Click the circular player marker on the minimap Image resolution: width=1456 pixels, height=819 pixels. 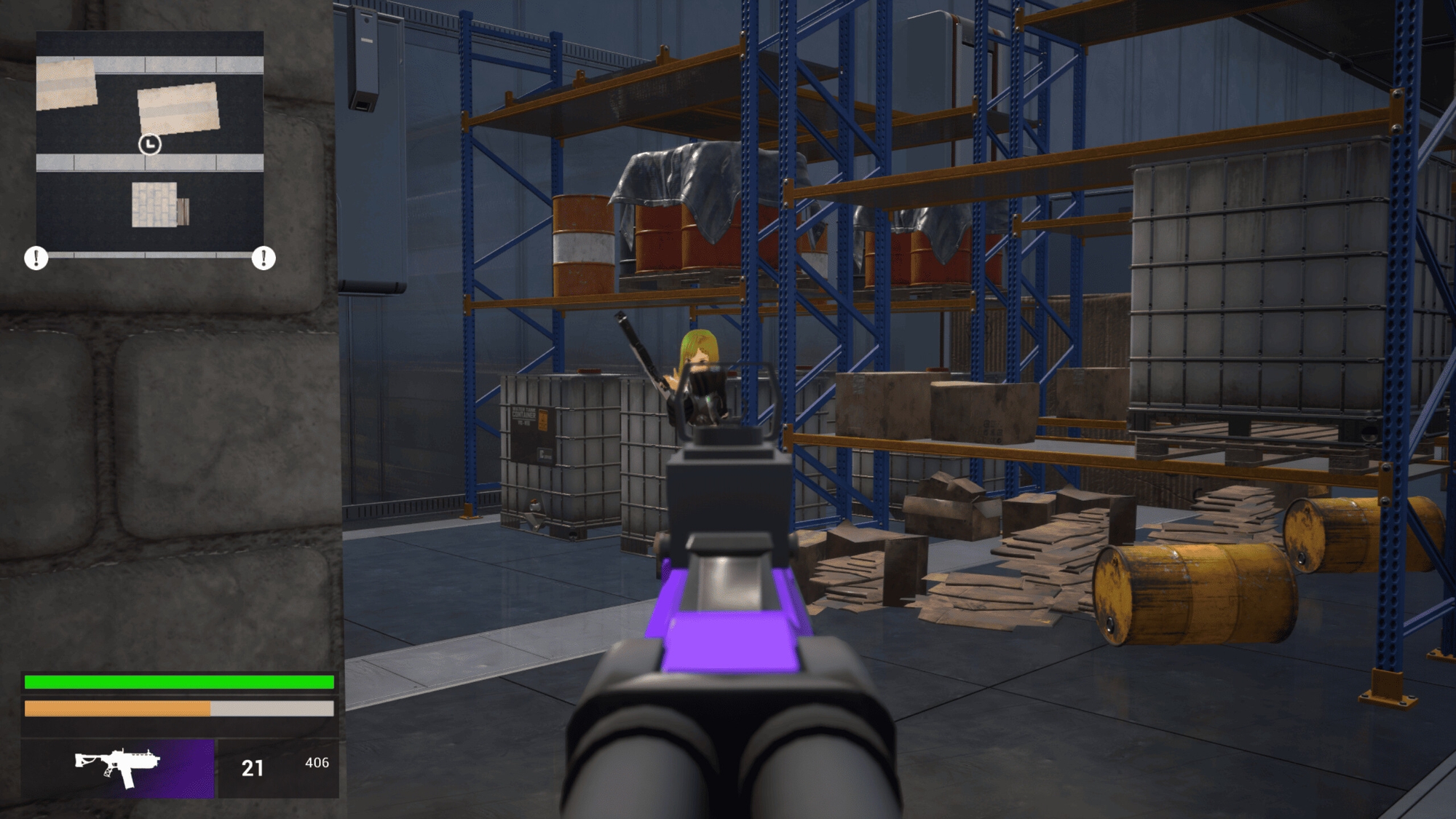click(x=150, y=144)
